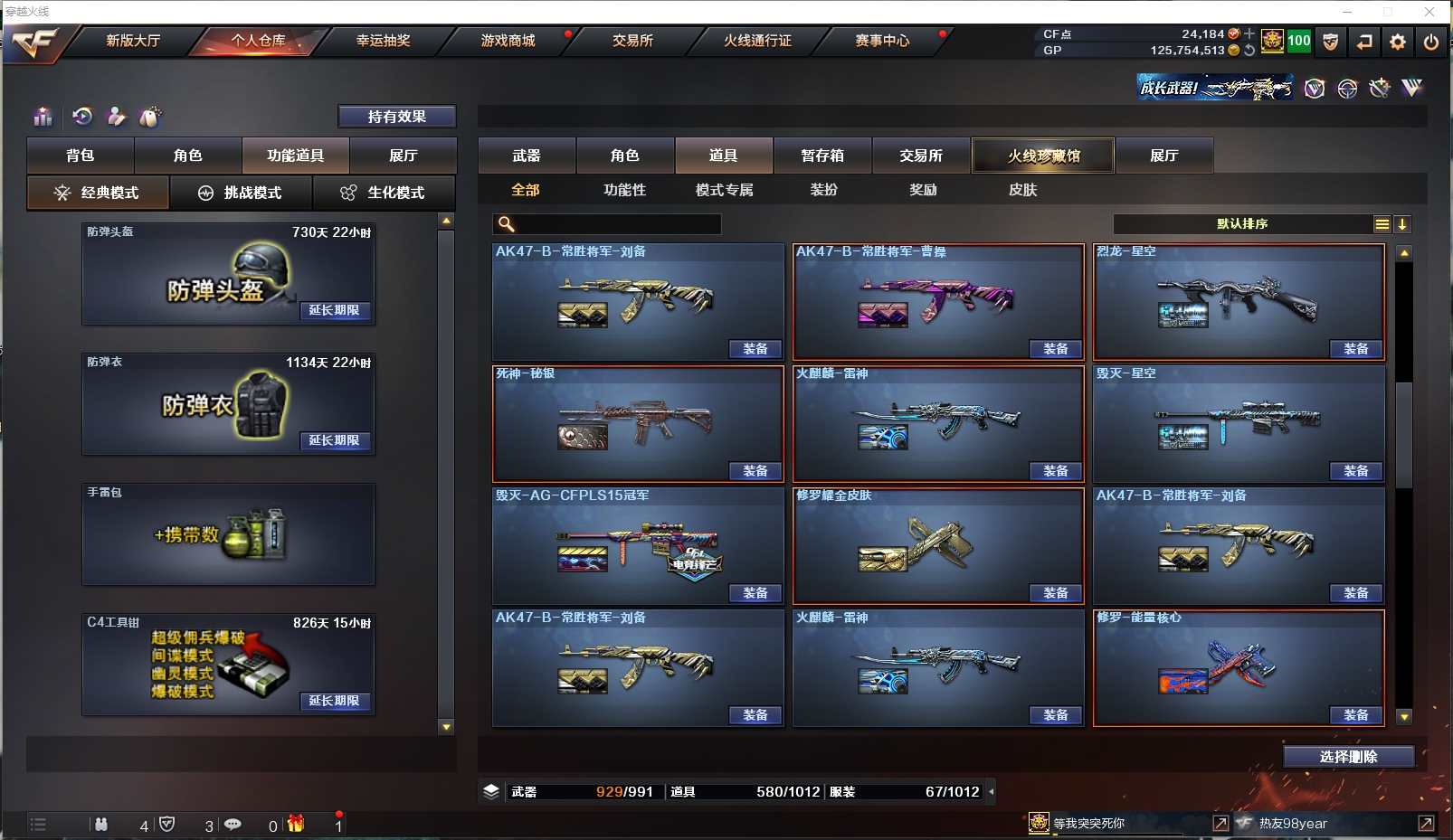The height and width of the screenshot is (840, 1453).
Task: Choose the 挑战模式 challenge mode tab
Action: 241,193
